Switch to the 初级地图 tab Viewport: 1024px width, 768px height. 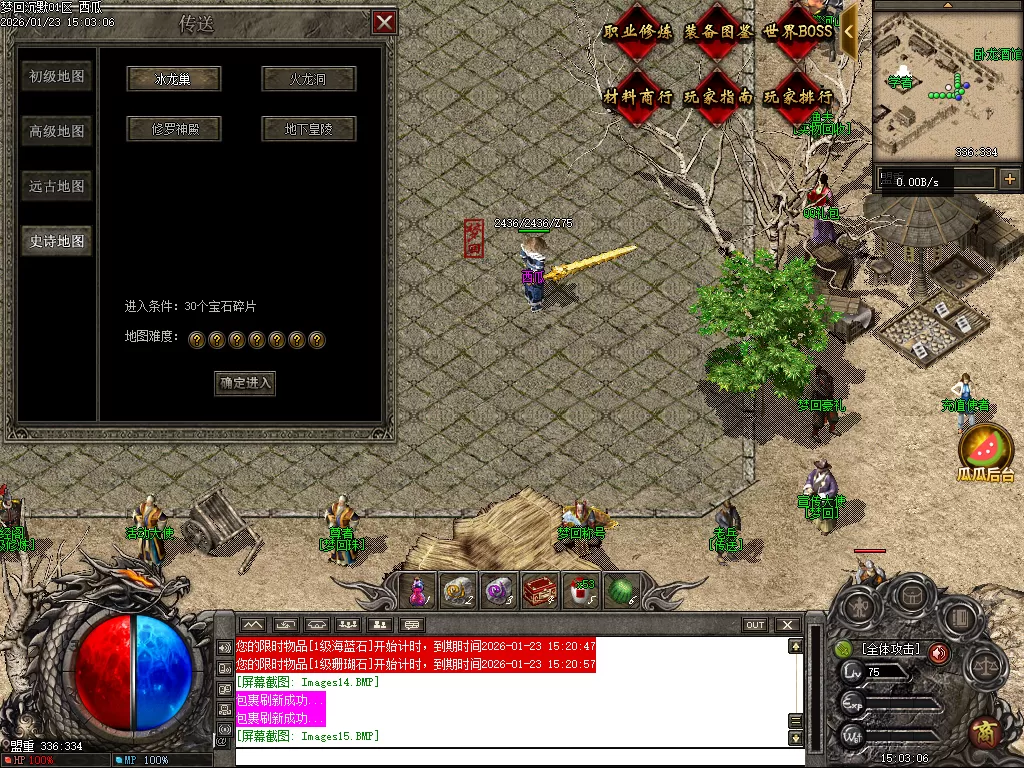point(57,77)
